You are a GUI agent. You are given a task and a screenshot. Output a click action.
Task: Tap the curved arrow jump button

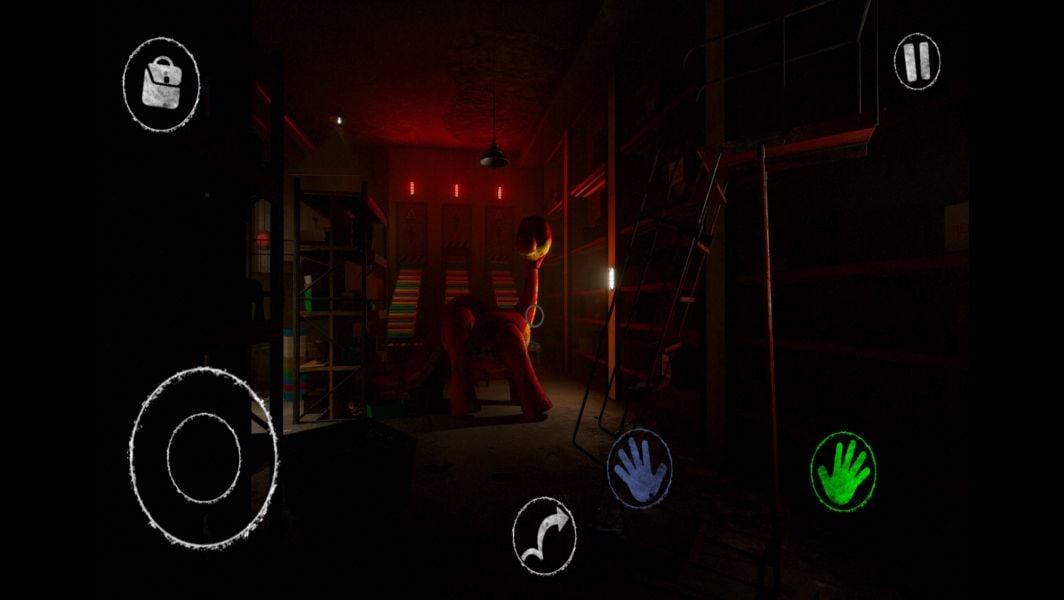(545, 535)
